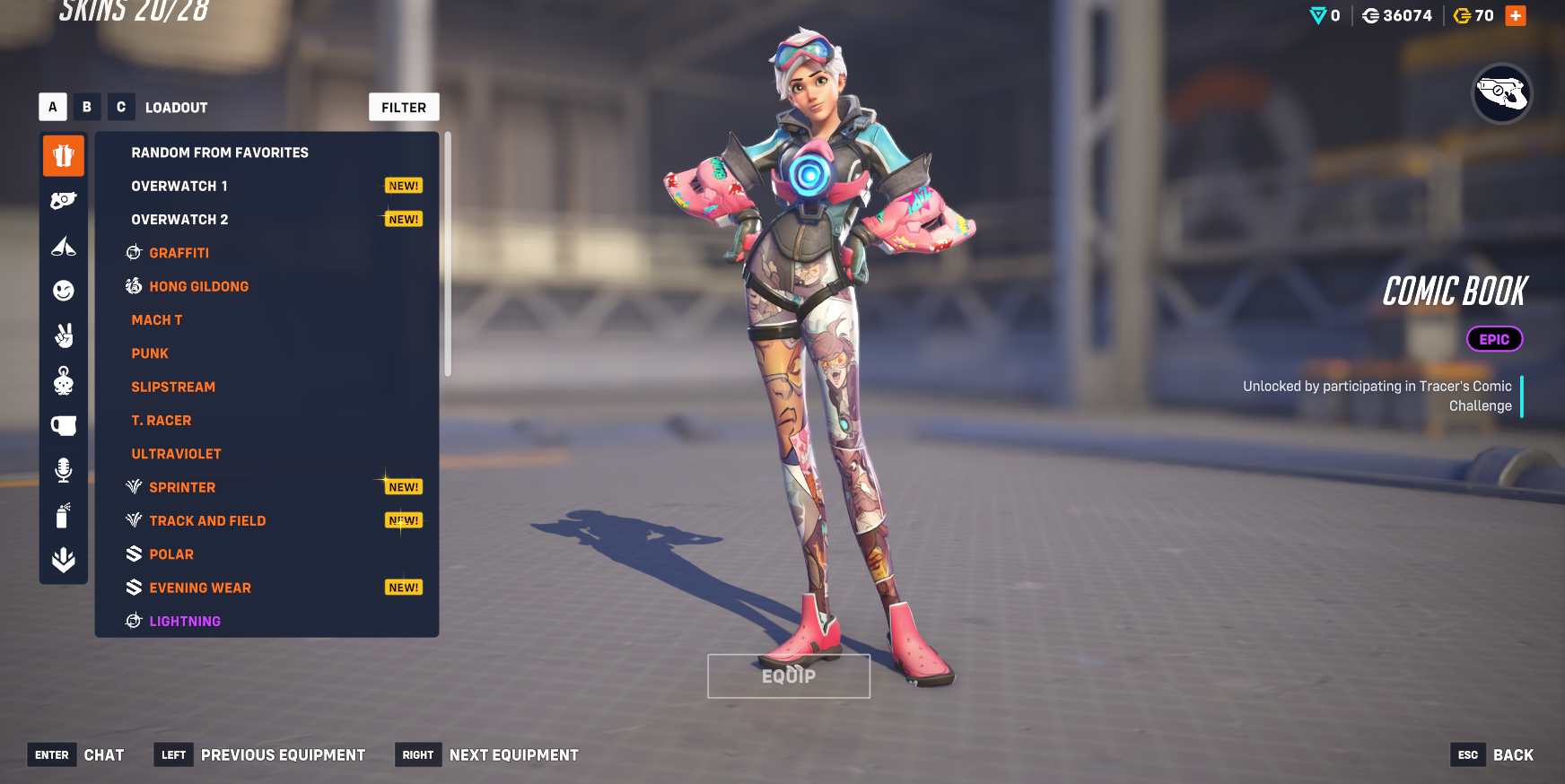Click the orange plus to buy coins
Screen dimensions: 1565x784
[1516, 16]
